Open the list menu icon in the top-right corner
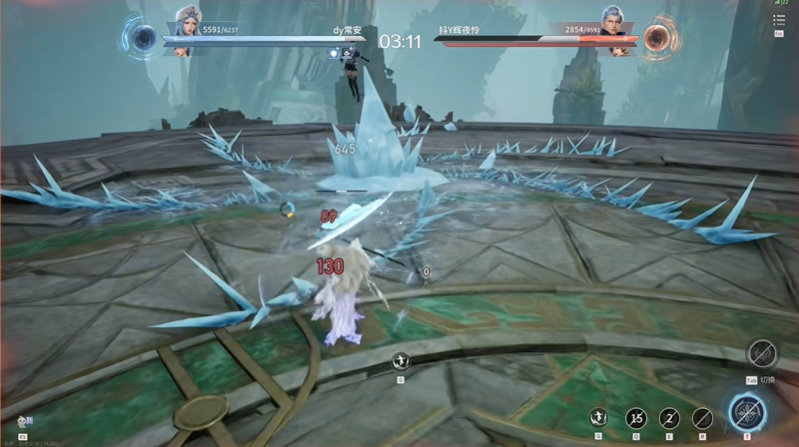The image size is (799, 447). click(x=779, y=19)
